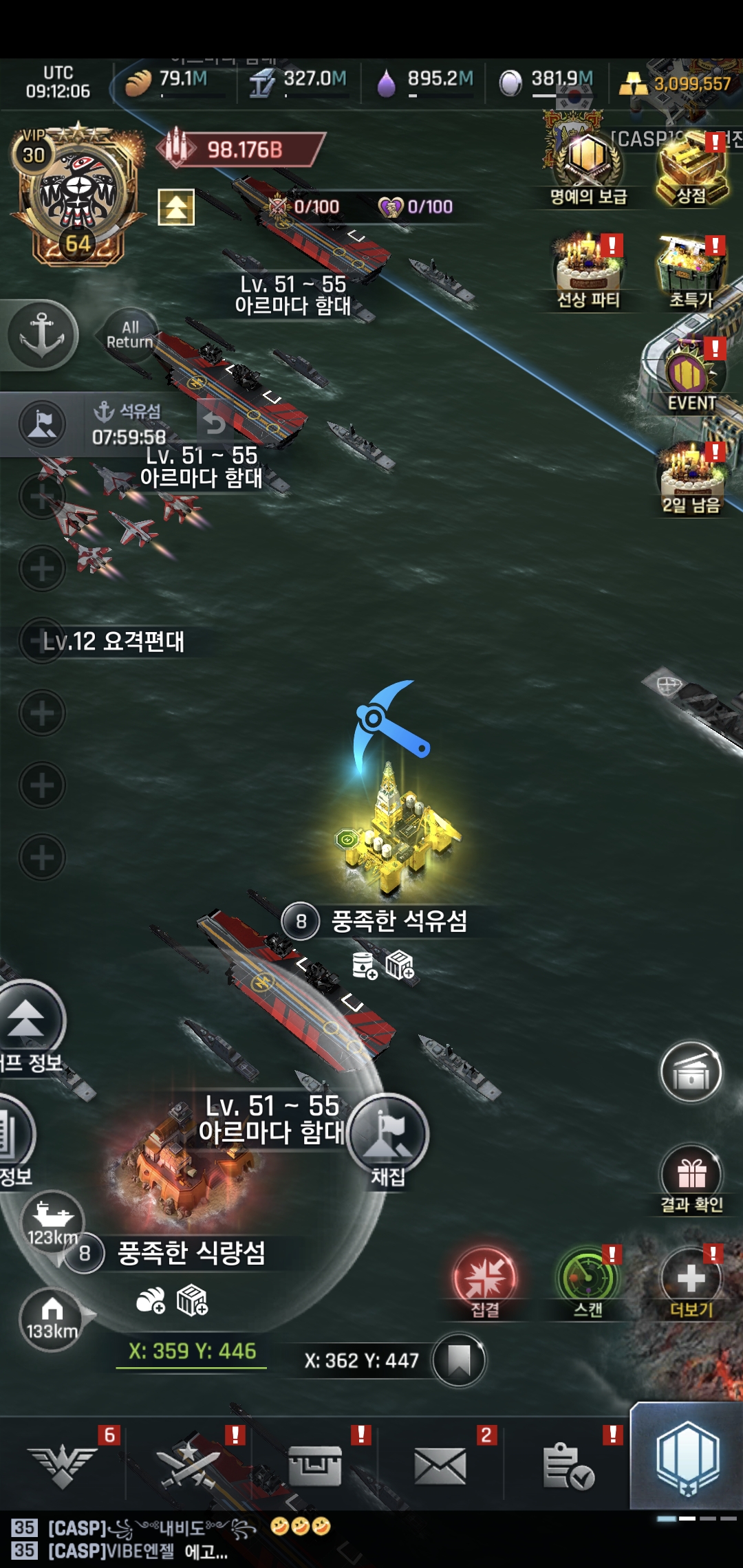Recall the 석유섬 march with arrow

click(x=215, y=422)
